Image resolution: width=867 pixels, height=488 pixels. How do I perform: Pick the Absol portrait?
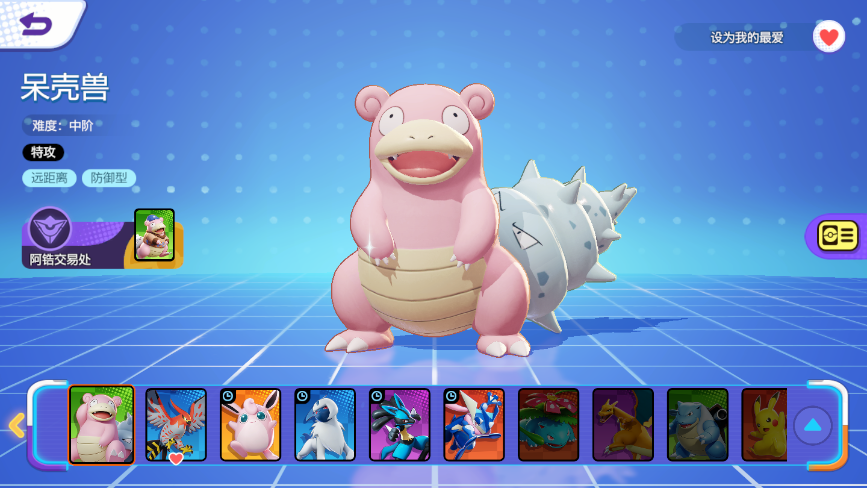coord(325,425)
